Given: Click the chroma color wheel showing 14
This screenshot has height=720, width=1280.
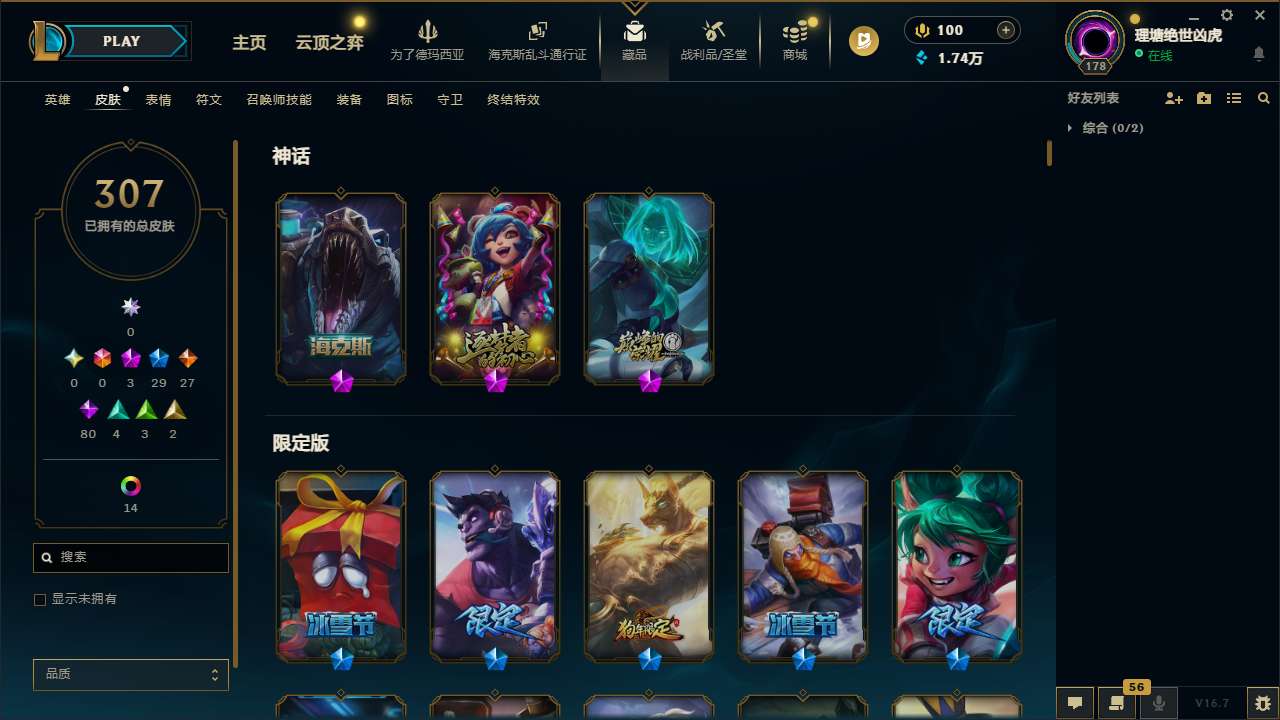Looking at the screenshot, I should click(x=130, y=487).
